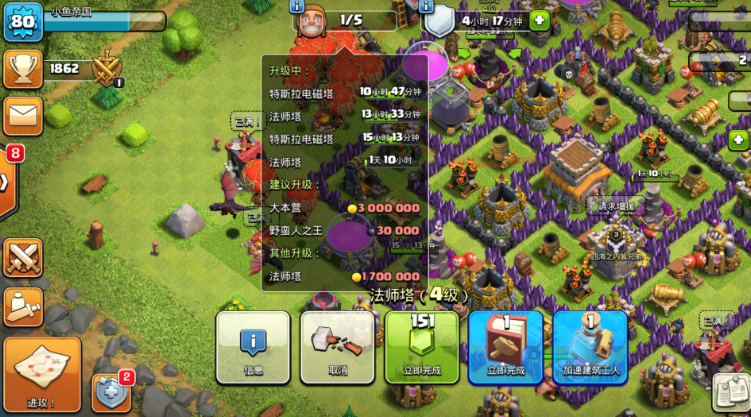Finish now for 151 gems
Screen dimensions: 751x417
pyautogui.click(x=422, y=347)
